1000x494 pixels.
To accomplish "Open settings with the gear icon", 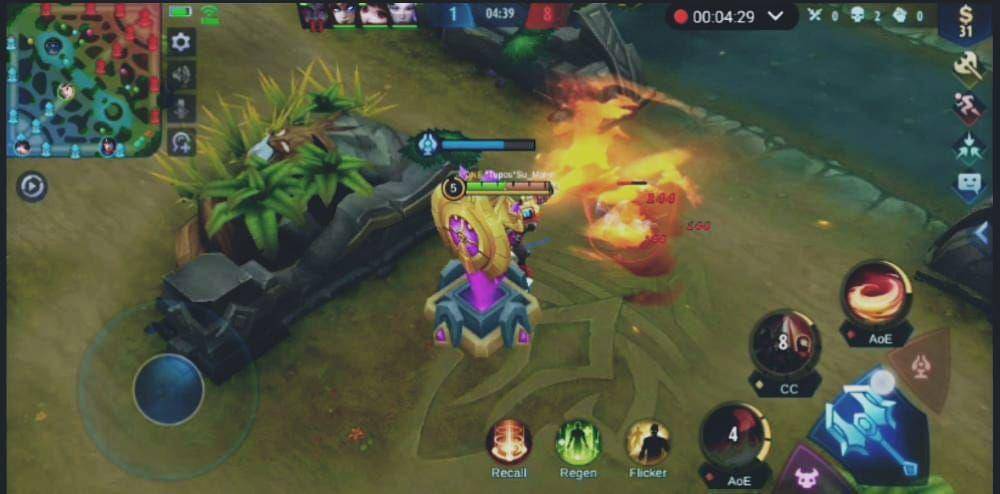I will 181,42.
